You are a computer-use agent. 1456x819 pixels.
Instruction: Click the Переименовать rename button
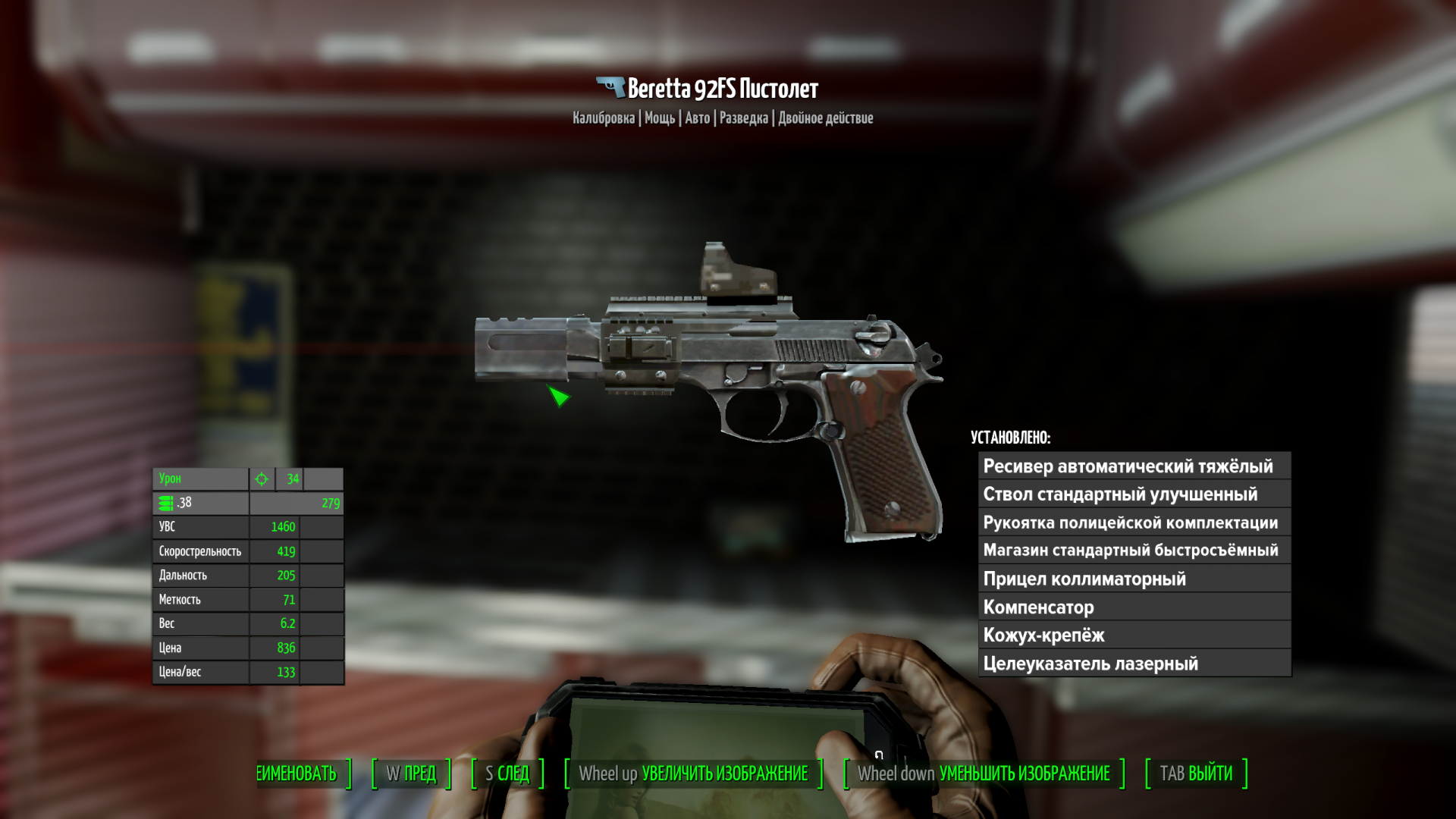pos(299,773)
